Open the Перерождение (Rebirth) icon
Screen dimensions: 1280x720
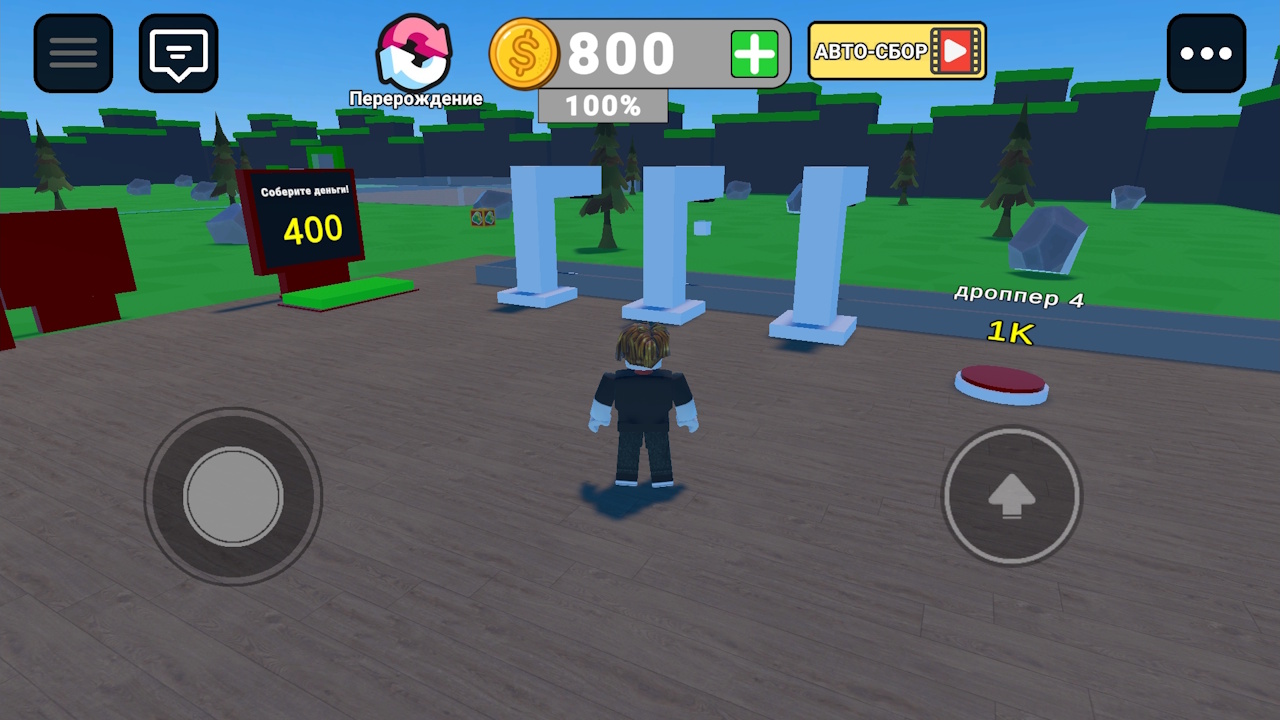point(414,50)
